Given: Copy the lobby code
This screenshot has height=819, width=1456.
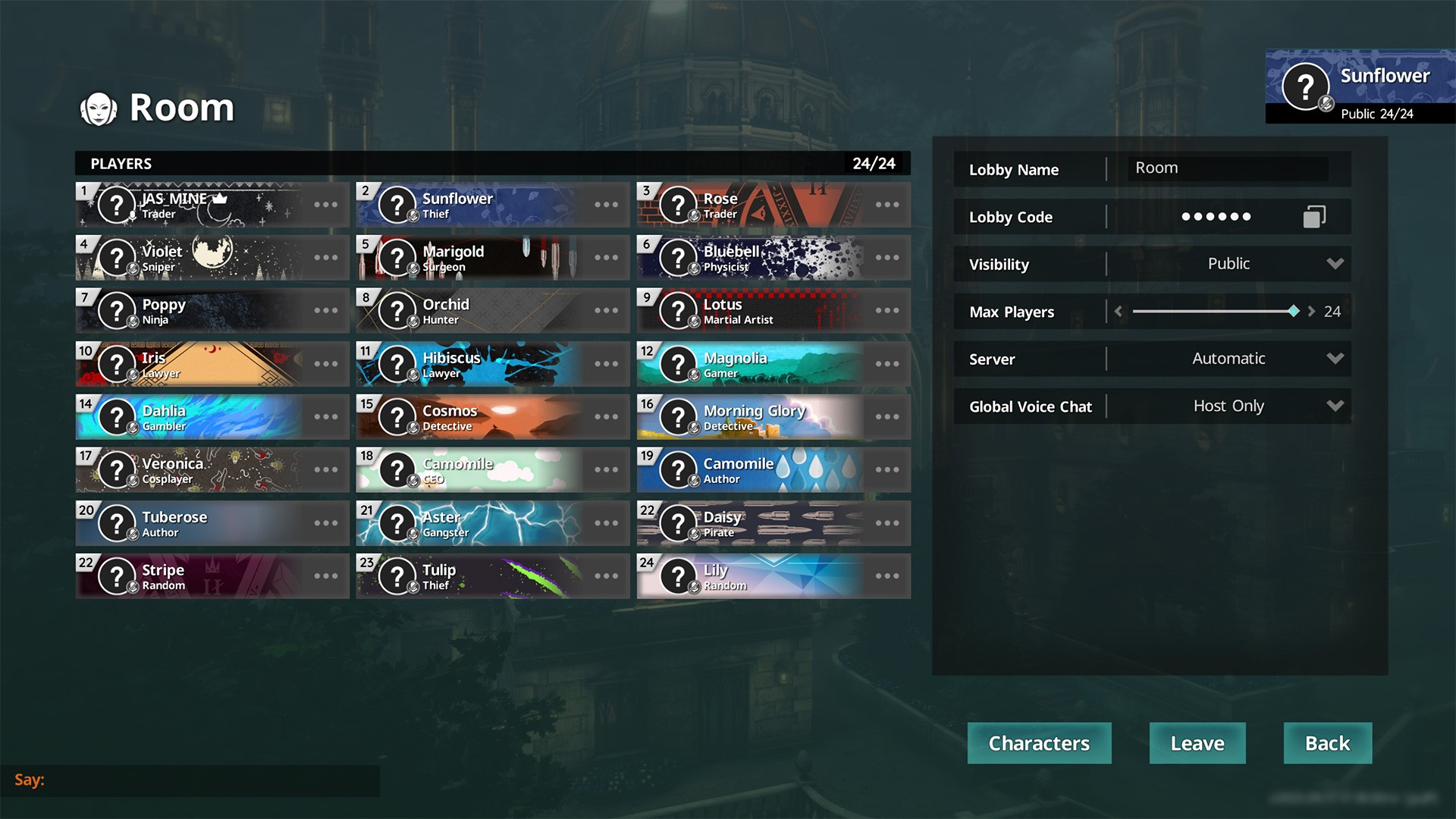Looking at the screenshot, I should 1314,217.
